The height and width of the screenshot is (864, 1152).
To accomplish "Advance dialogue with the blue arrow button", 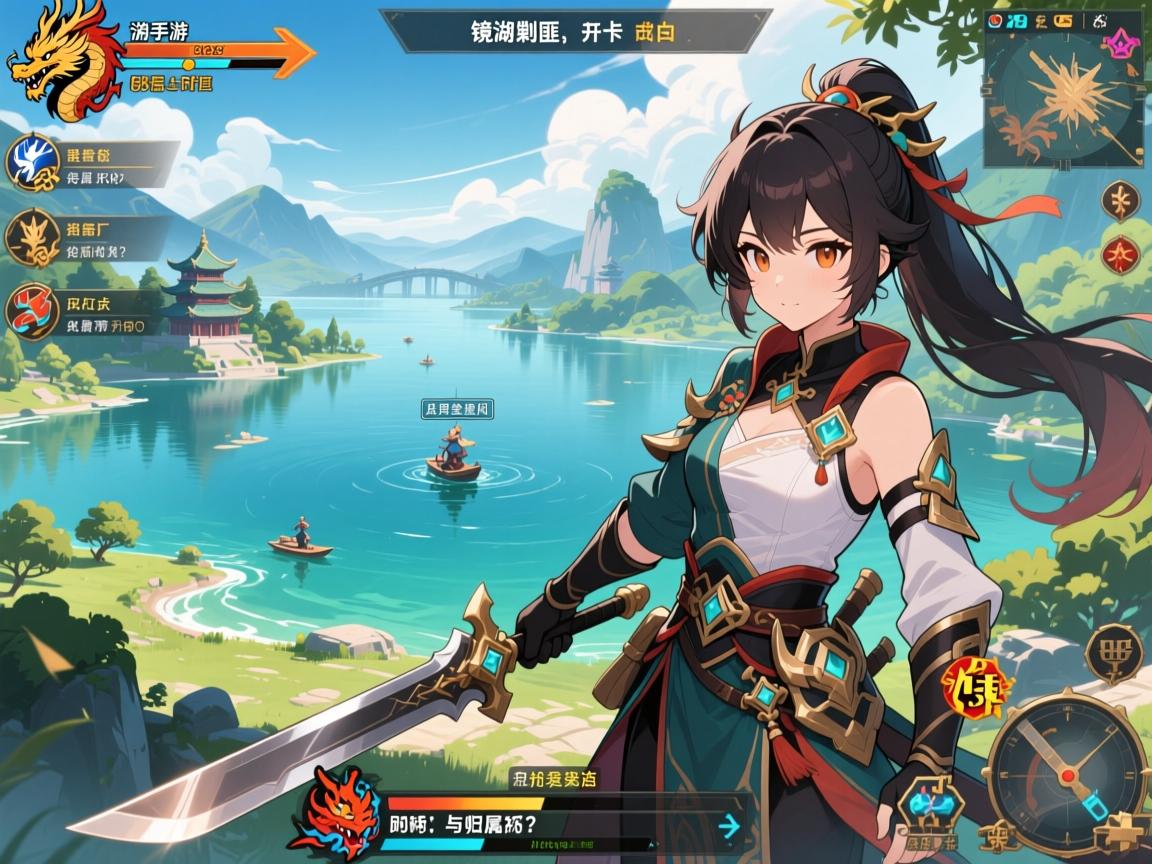I will click(x=729, y=825).
